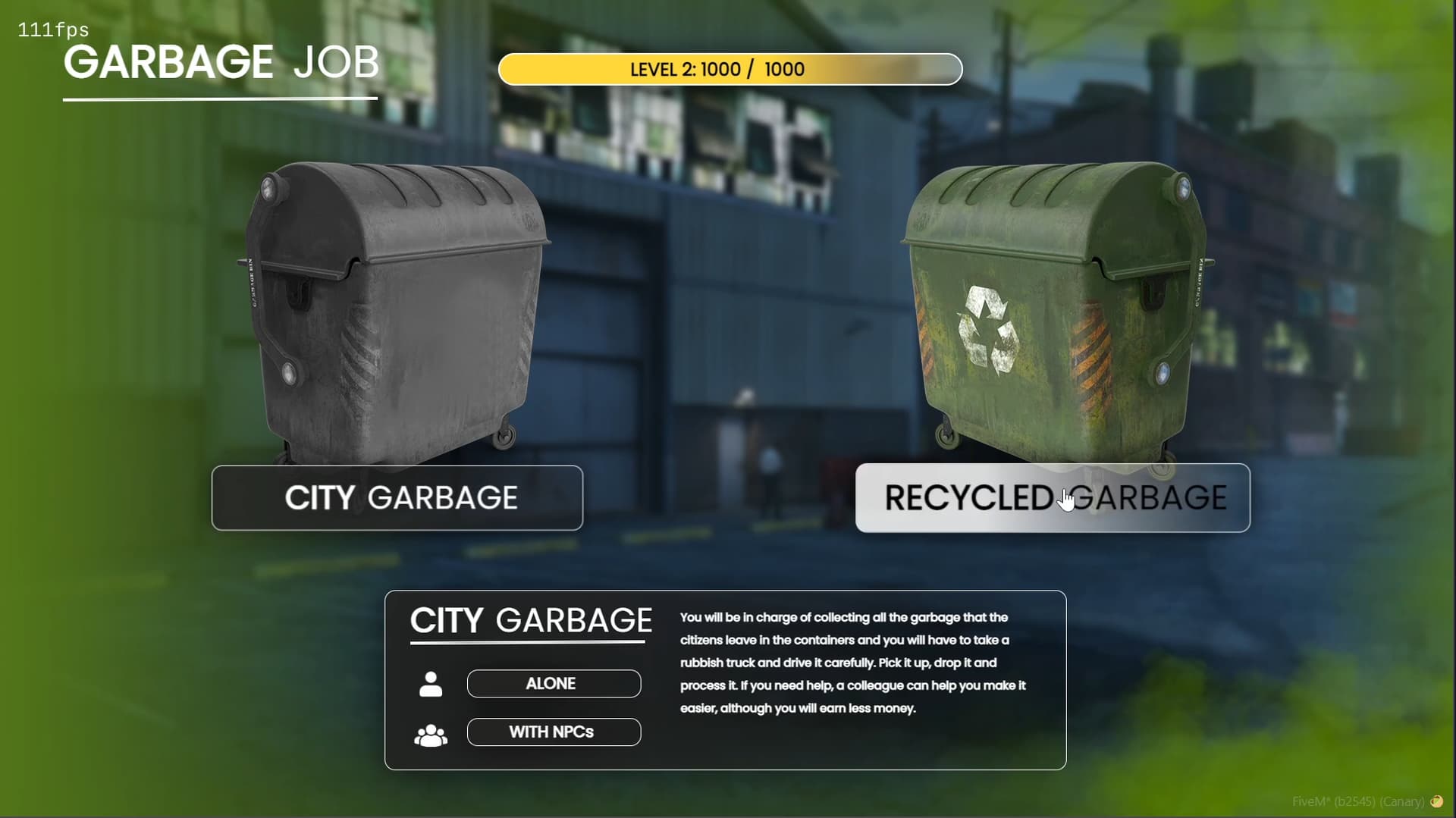Select the ALONE work mode
This screenshot has width=1456, height=818.
554,683
